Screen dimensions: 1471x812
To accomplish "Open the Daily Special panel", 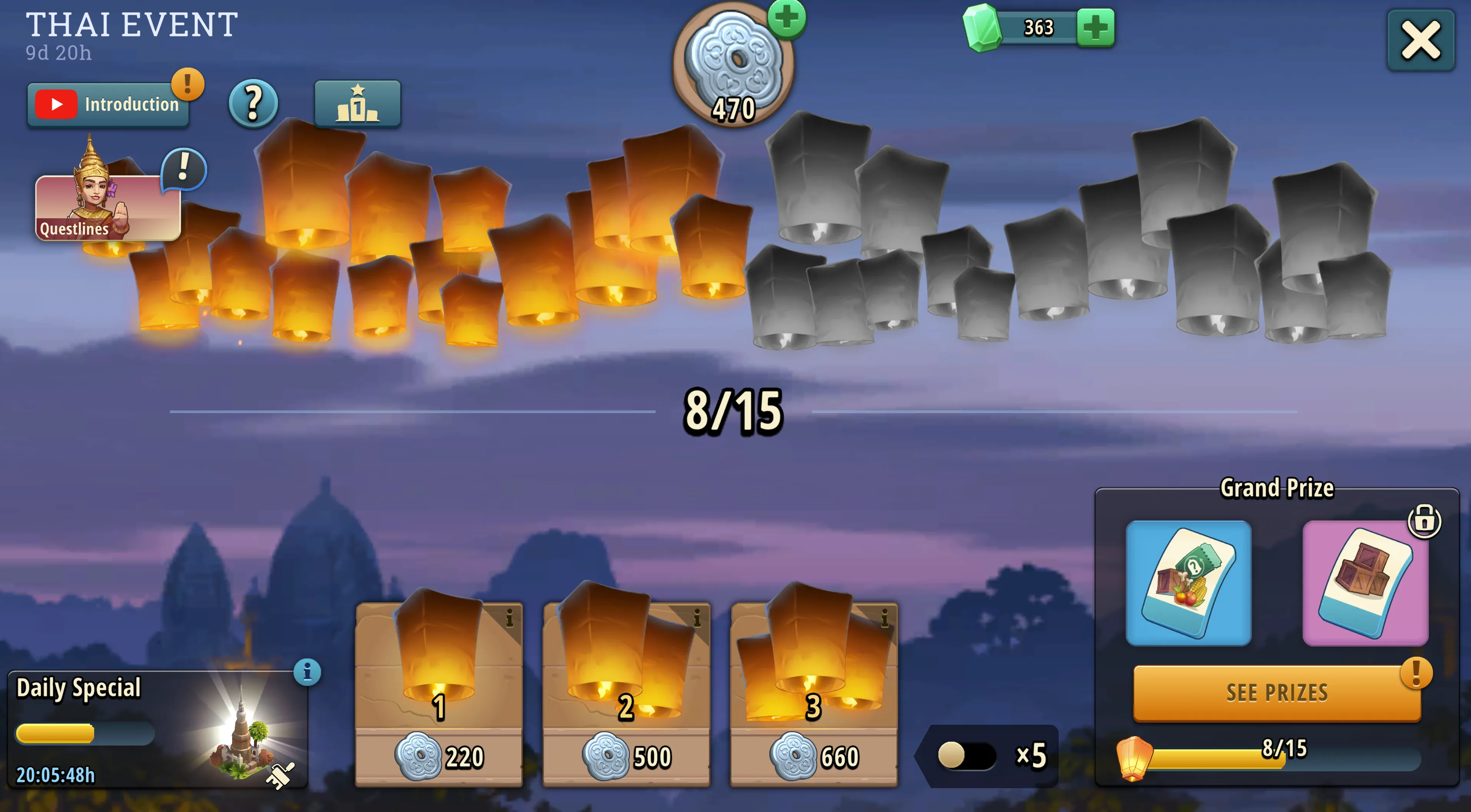I will pyautogui.click(x=157, y=730).
